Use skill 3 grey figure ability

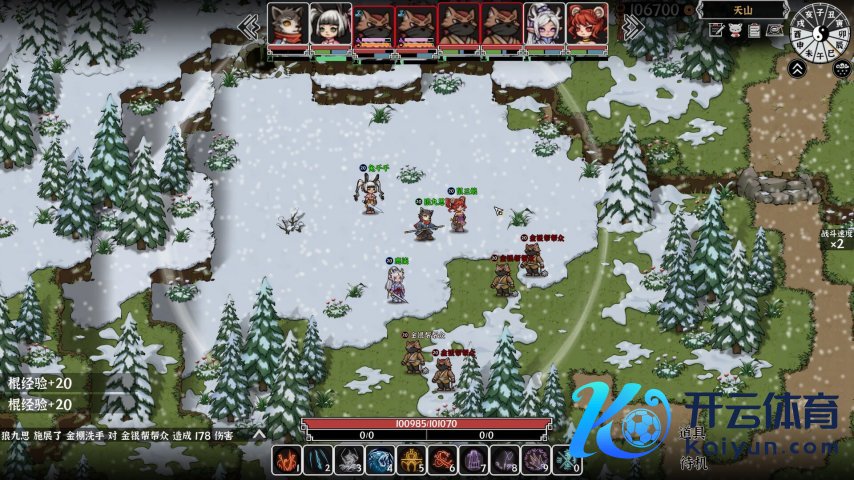[x=349, y=460]
